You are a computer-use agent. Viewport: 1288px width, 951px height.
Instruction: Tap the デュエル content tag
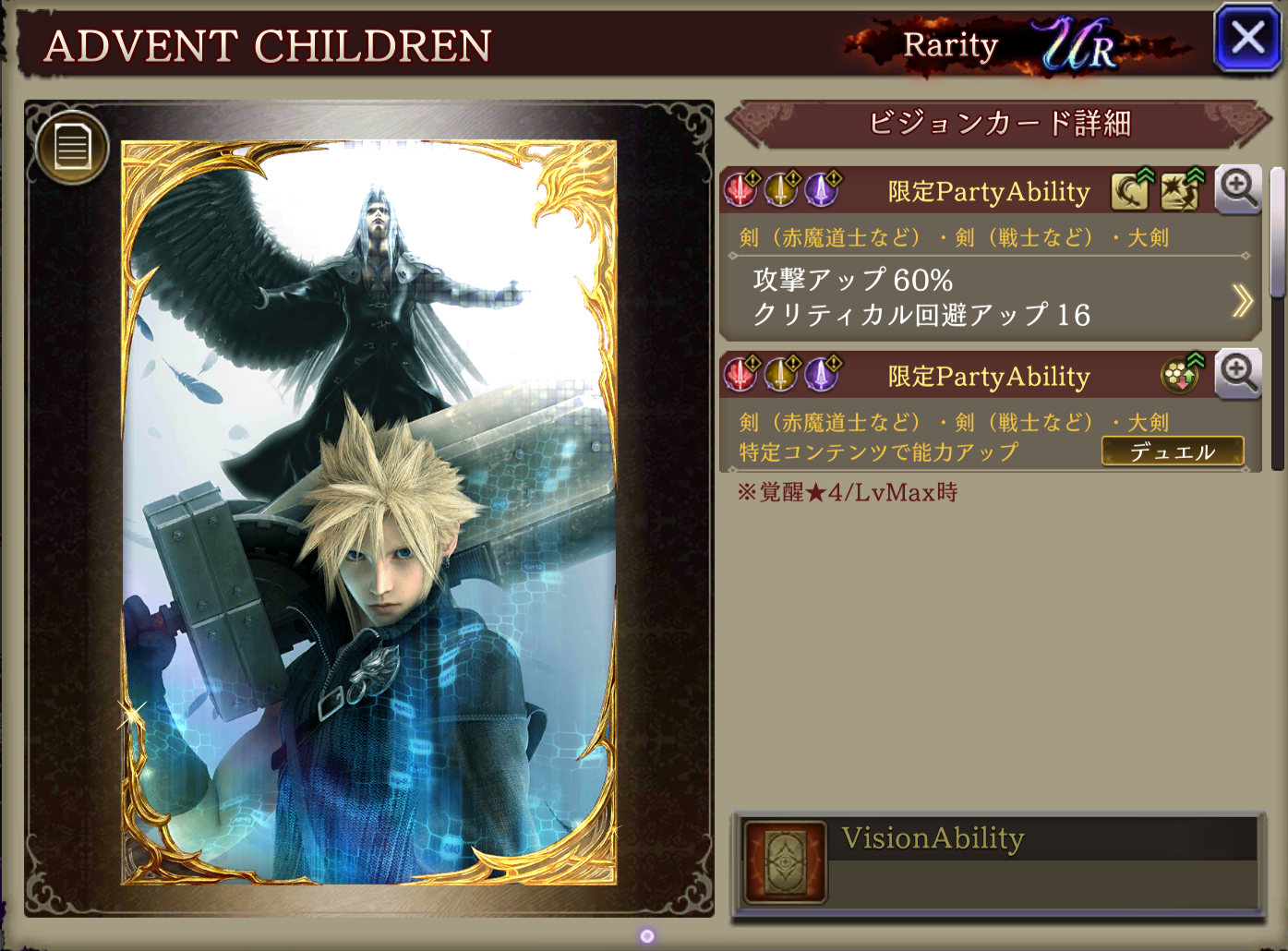point(1172,451)
